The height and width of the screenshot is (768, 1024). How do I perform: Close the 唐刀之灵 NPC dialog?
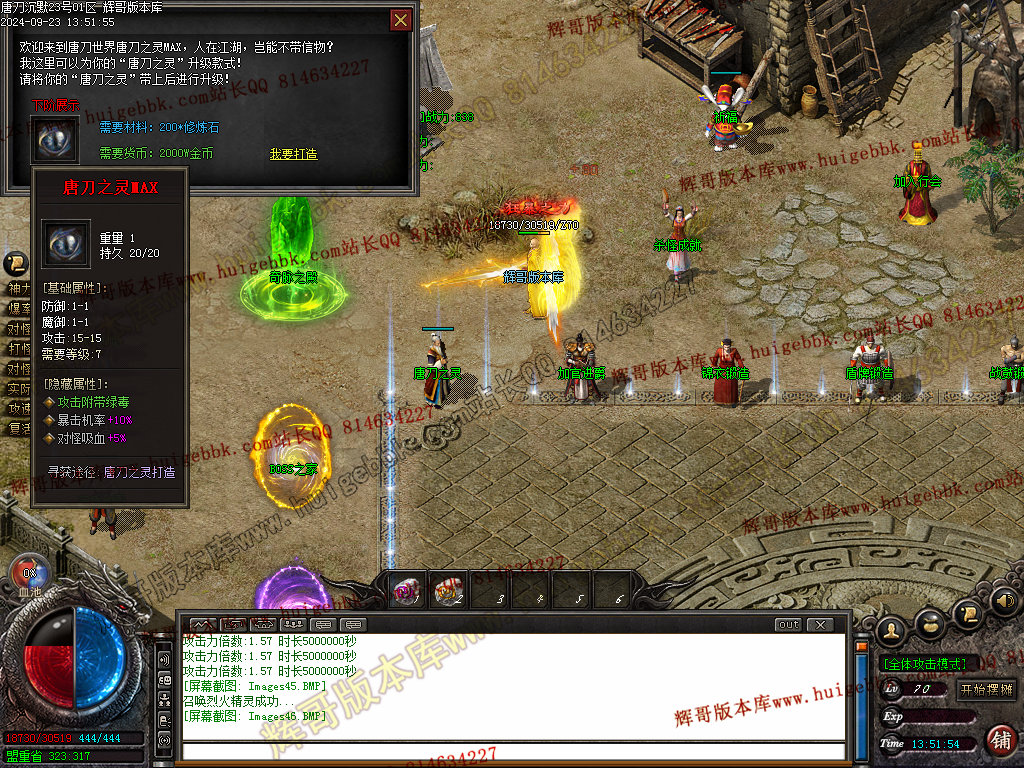coord(400,20)
